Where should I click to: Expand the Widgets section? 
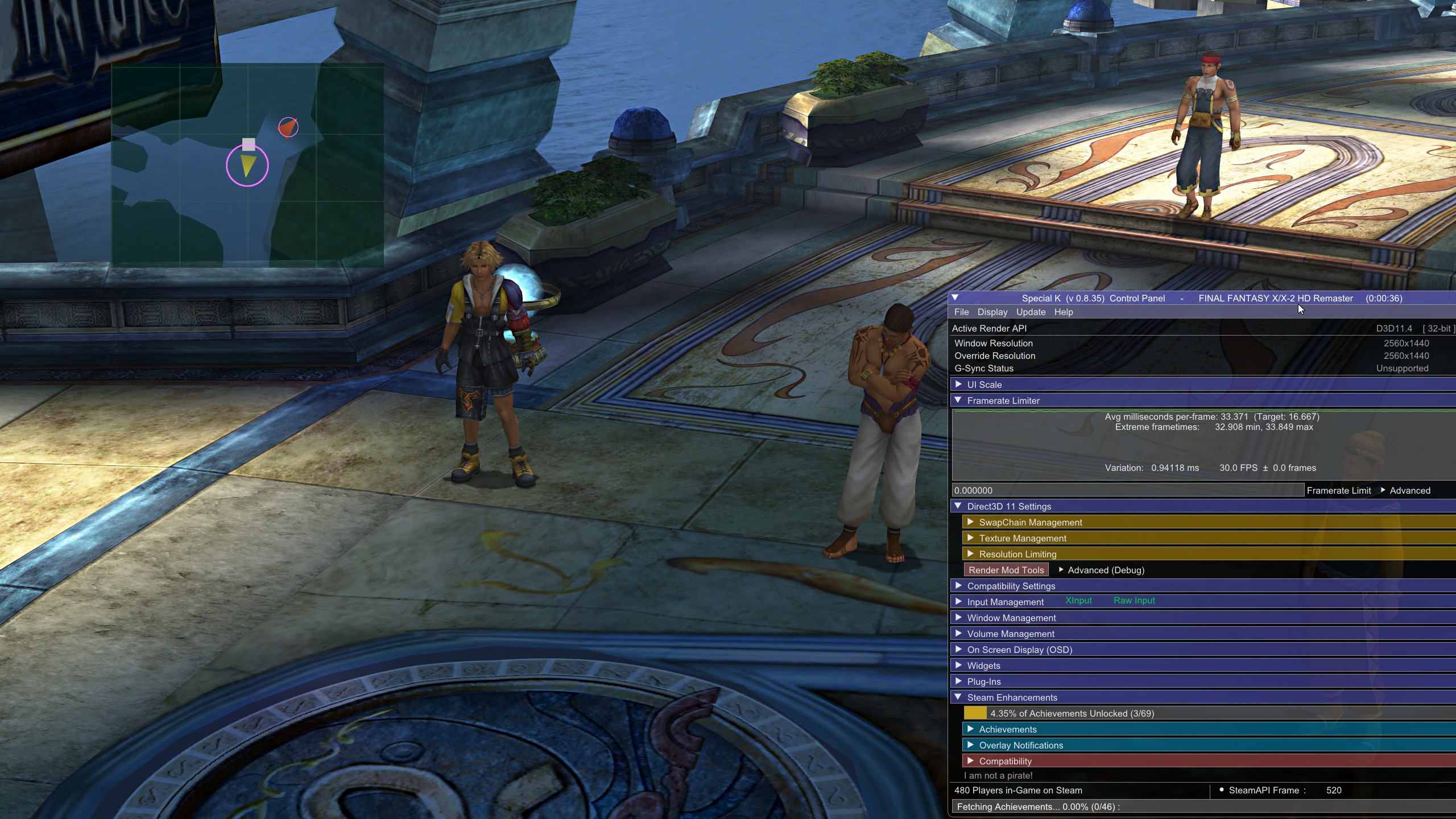[983, 666]
